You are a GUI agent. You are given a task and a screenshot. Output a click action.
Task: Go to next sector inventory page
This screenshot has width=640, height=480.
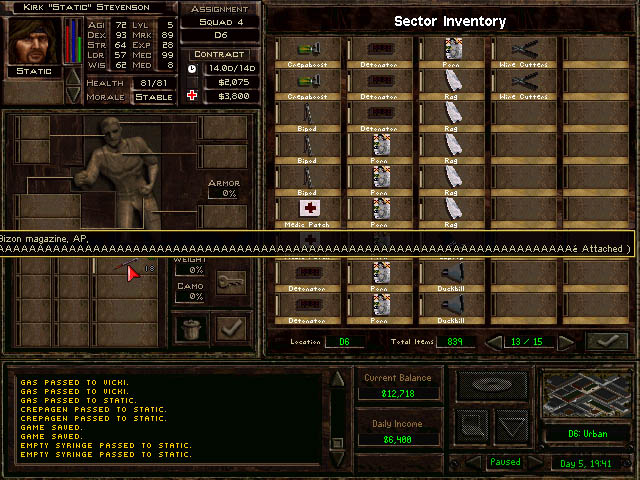(x=566, y=342)
